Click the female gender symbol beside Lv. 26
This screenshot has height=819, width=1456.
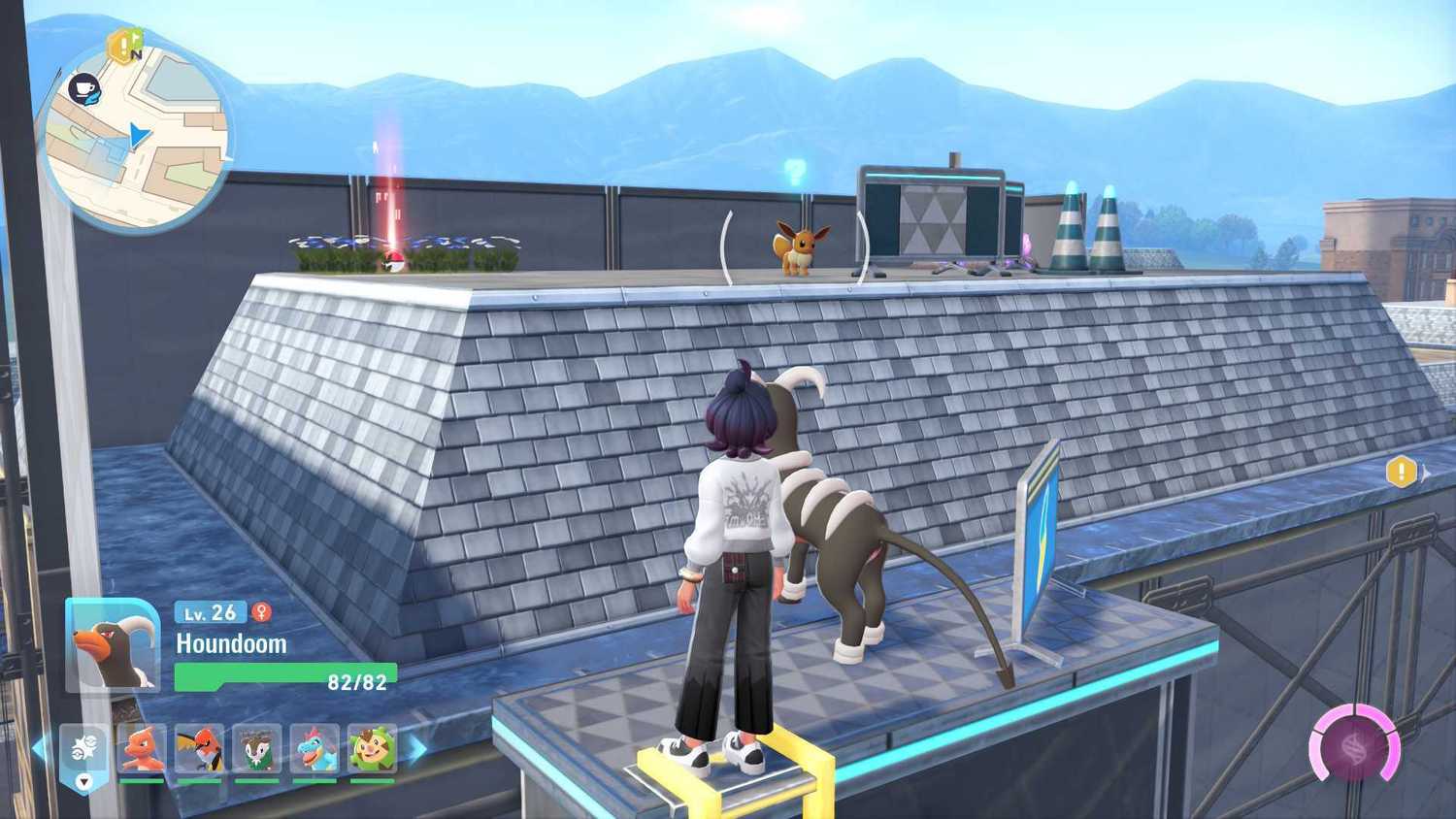point(262,612)
